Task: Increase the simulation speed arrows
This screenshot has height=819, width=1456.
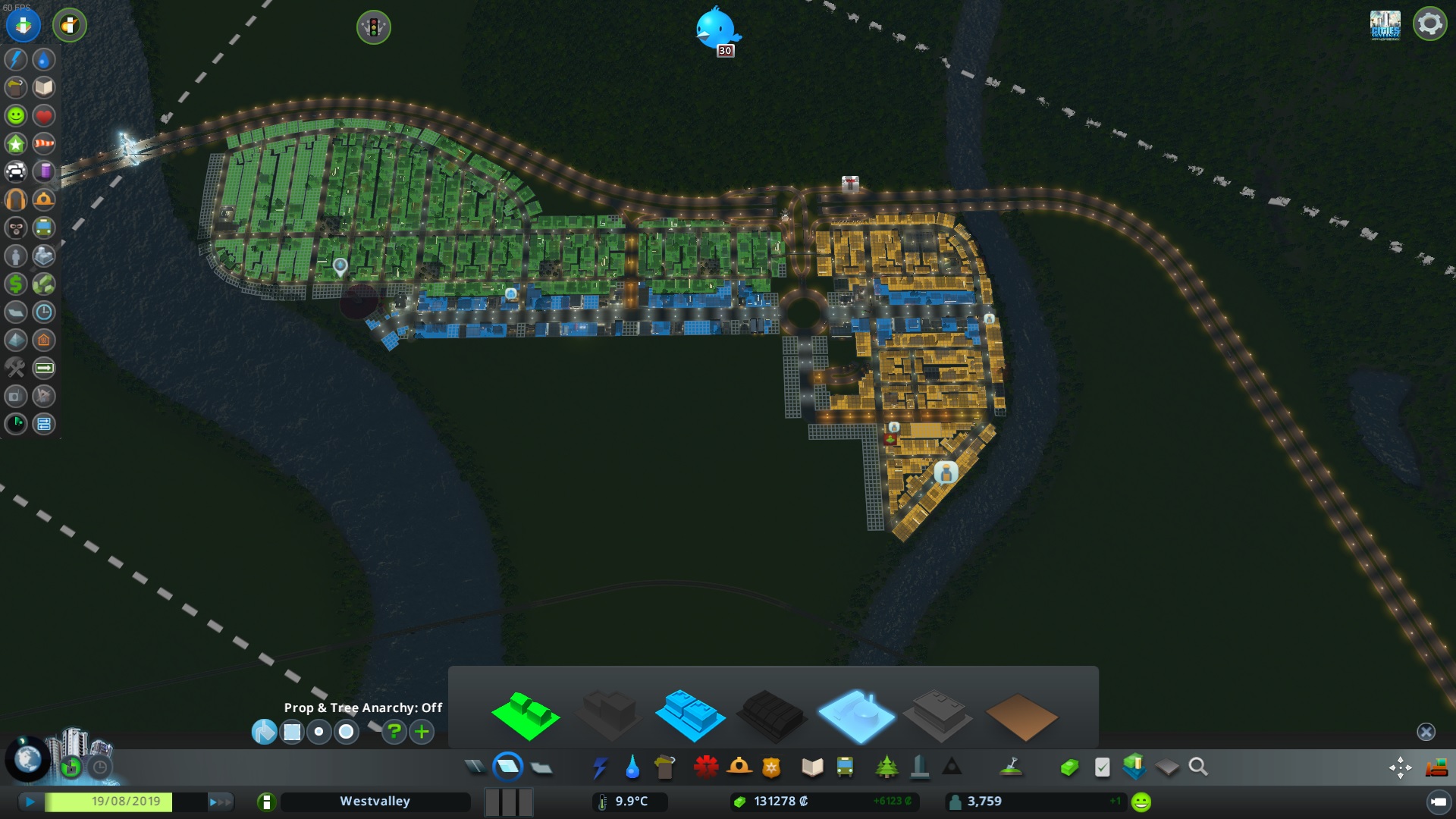Action: click(220, 802)
